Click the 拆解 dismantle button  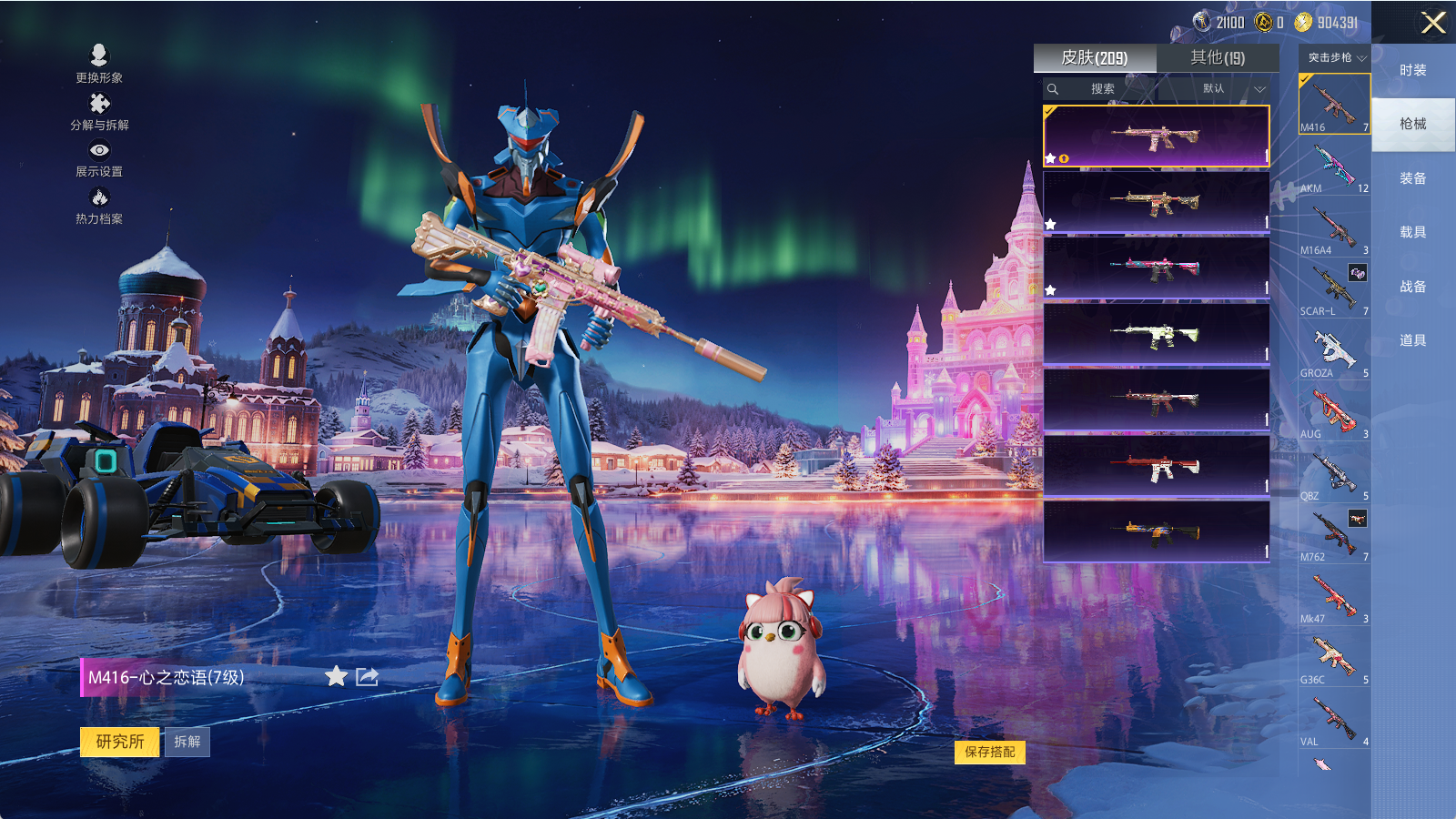click(x=187, y=742)
